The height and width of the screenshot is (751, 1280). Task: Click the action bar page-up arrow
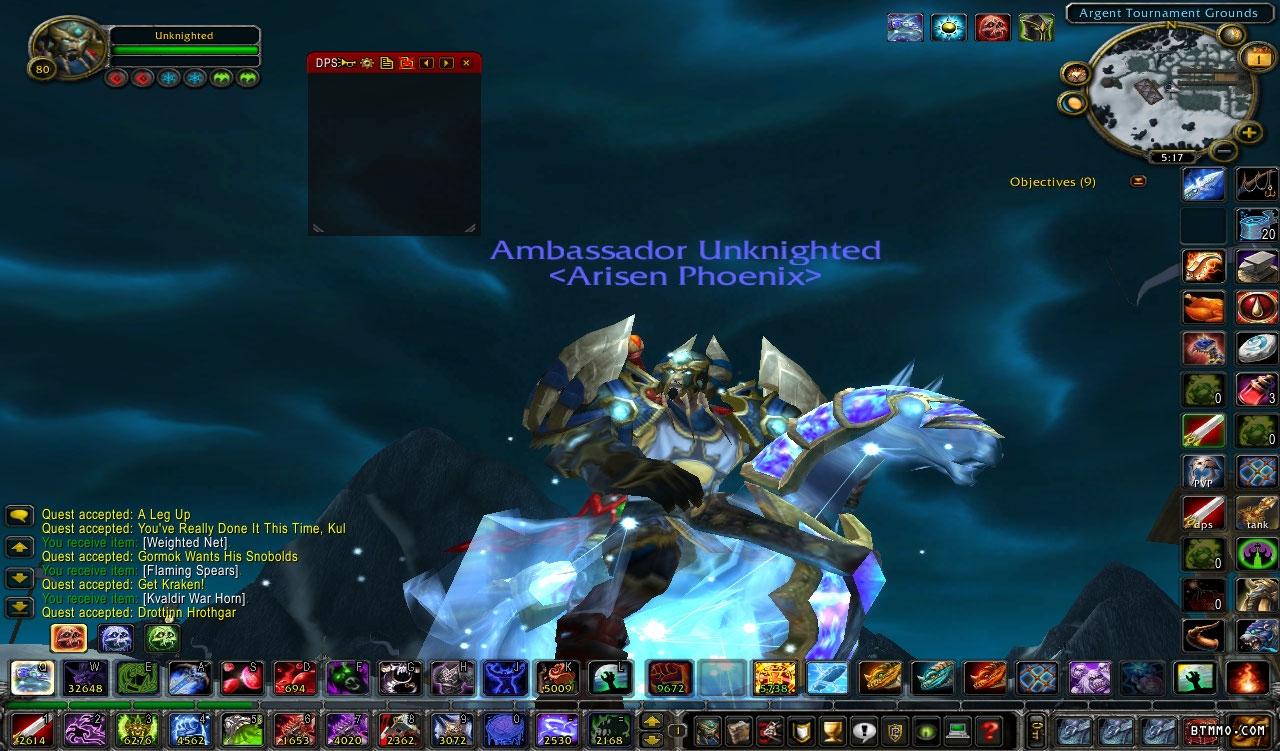click(x=651, y=721)
